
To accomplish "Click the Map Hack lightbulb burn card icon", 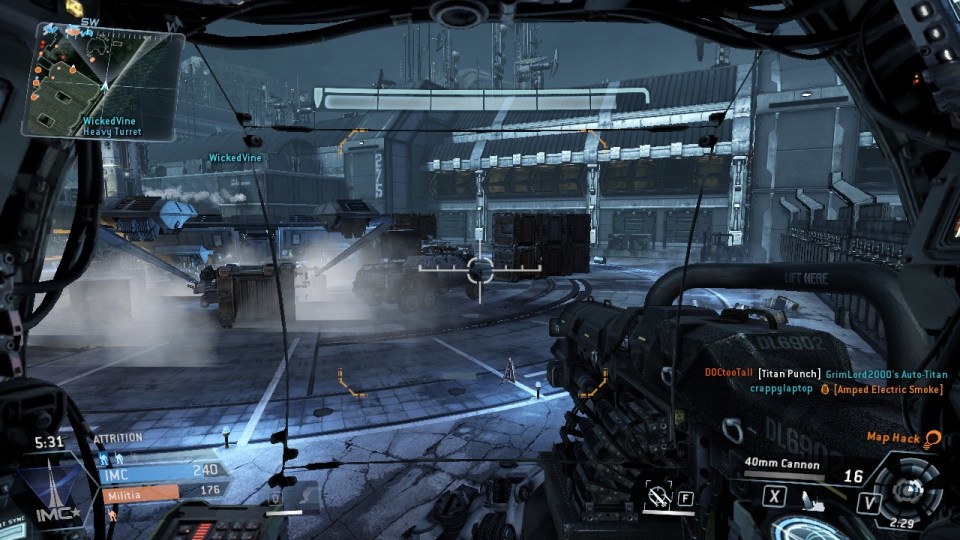I will [x=932, y=438].
